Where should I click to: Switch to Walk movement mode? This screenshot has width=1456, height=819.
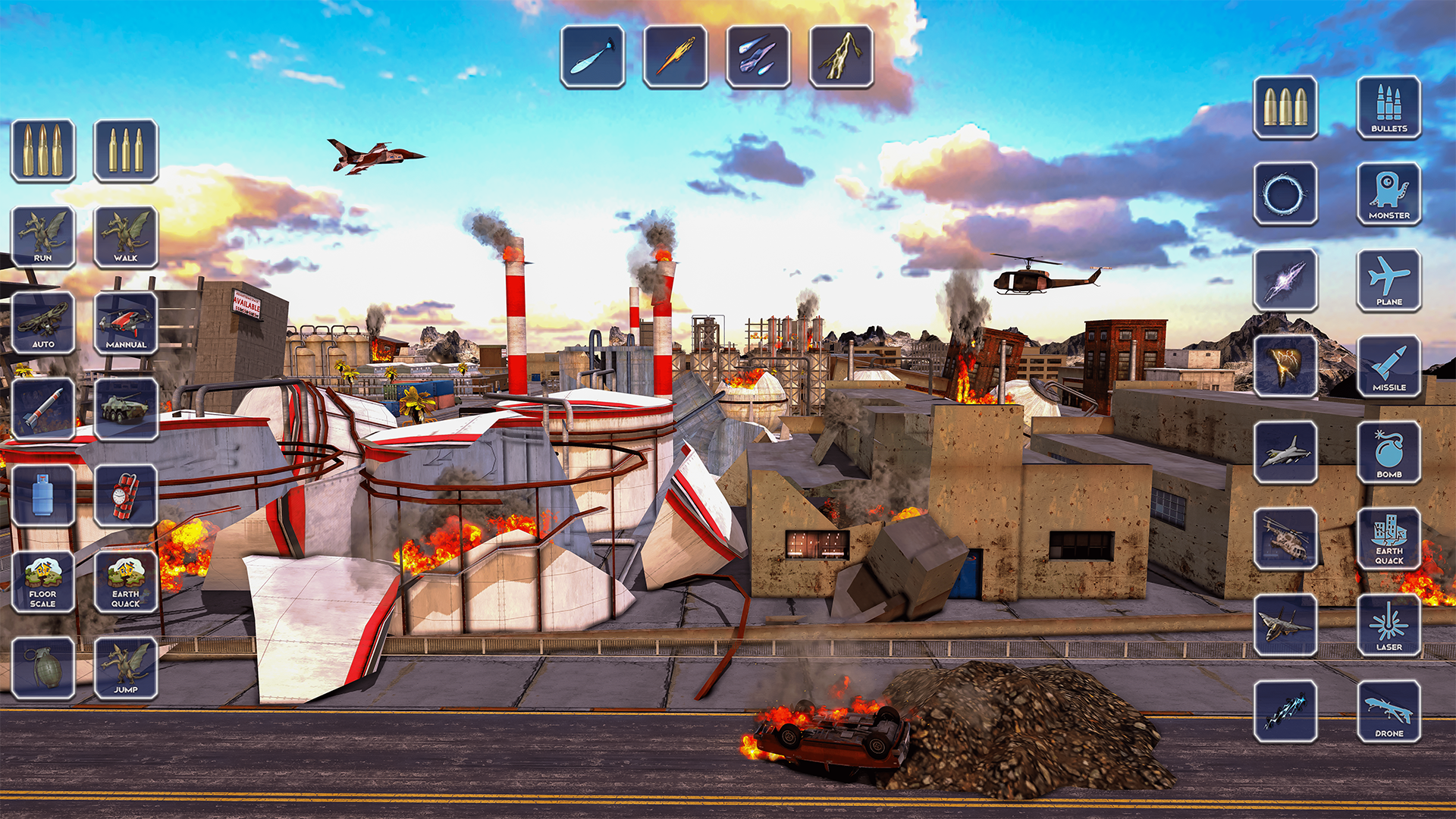126,235
